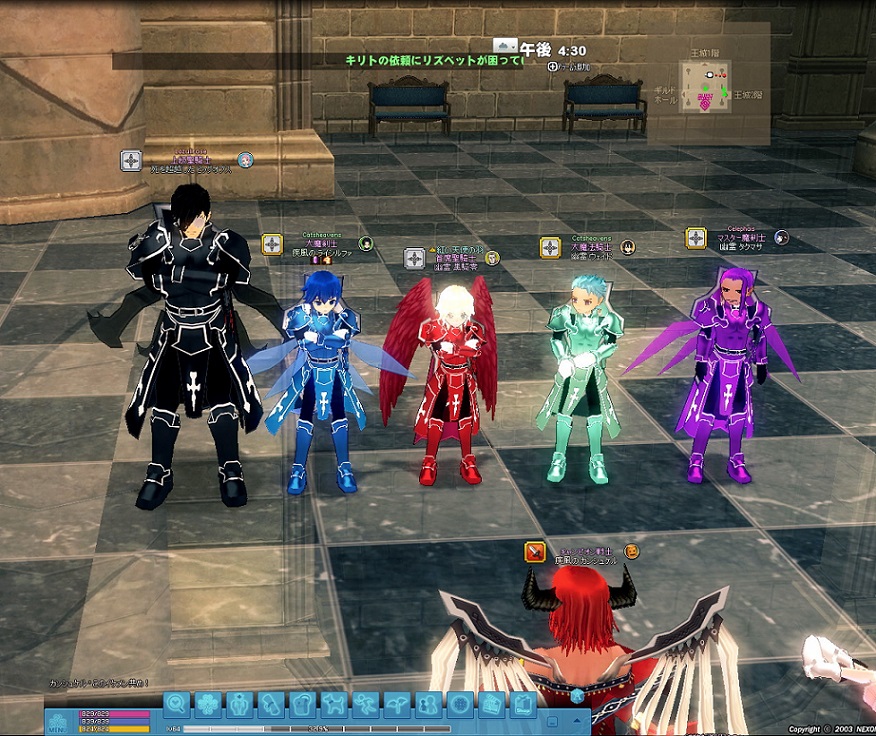Select the gold badge beside the purple knight's name

click(x=696, y=238)
